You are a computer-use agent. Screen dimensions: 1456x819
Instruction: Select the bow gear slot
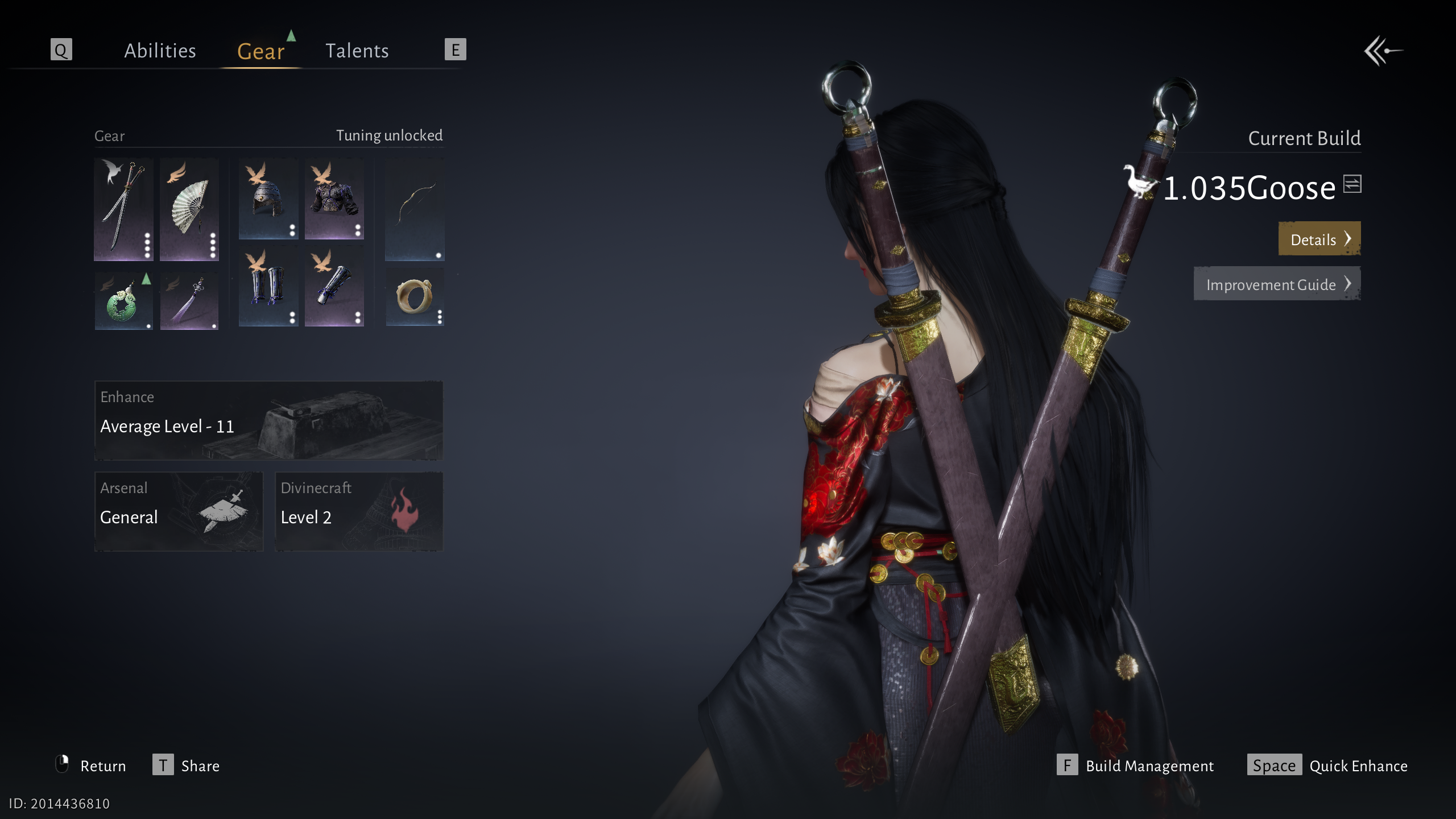coord(415,209)
